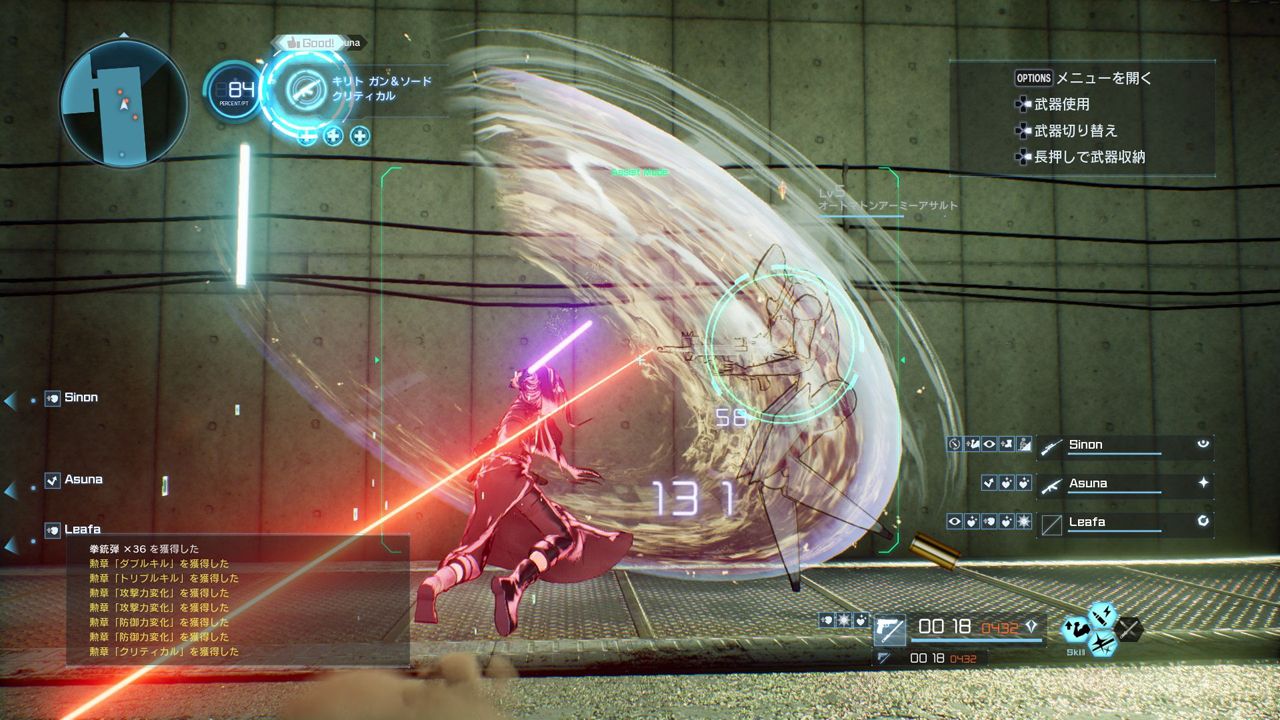
Task: Click the handgun icon on the ammo counter
Action: tap(890, 630)
